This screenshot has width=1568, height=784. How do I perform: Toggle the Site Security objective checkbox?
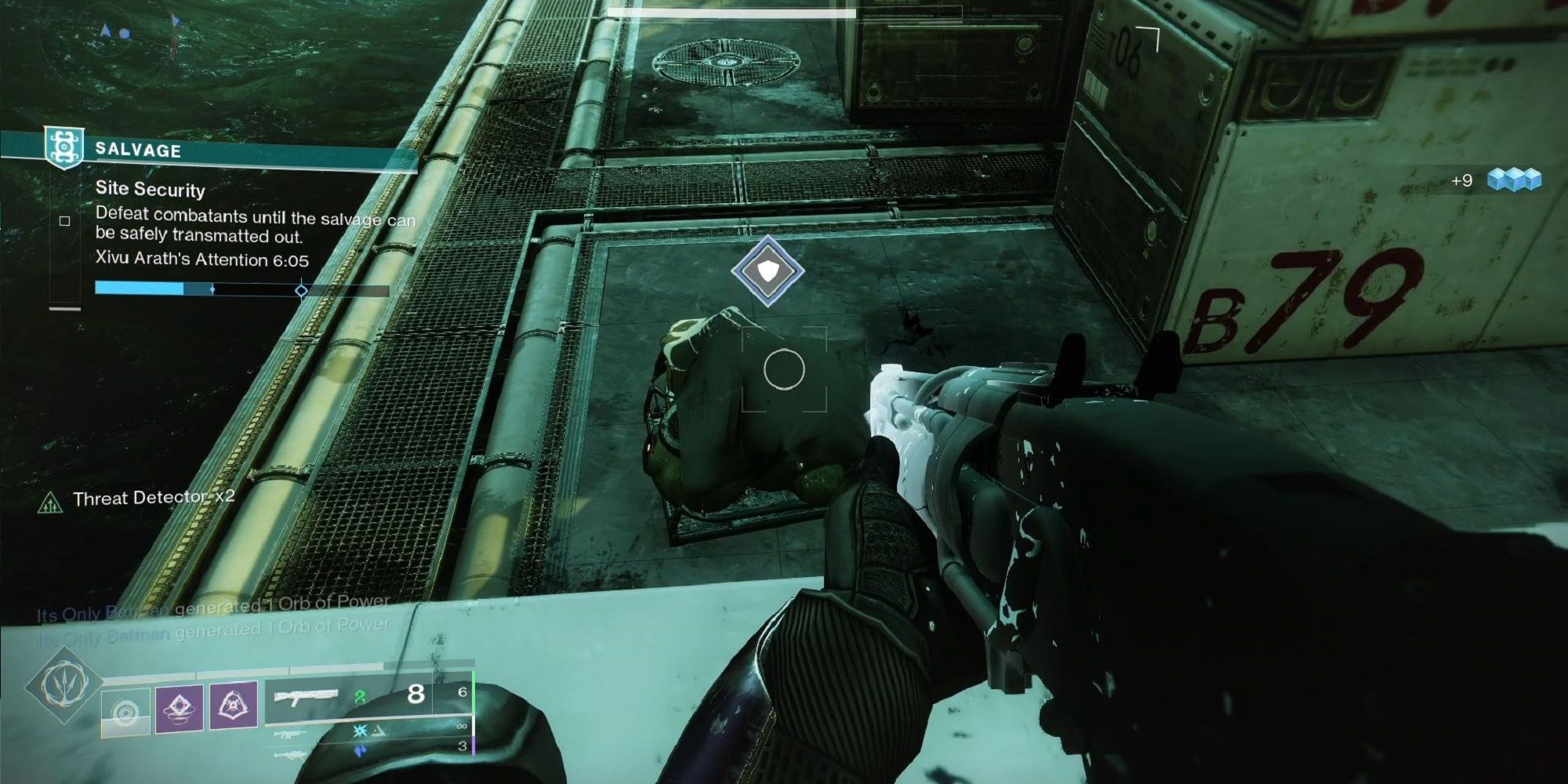tap(64, 221)
